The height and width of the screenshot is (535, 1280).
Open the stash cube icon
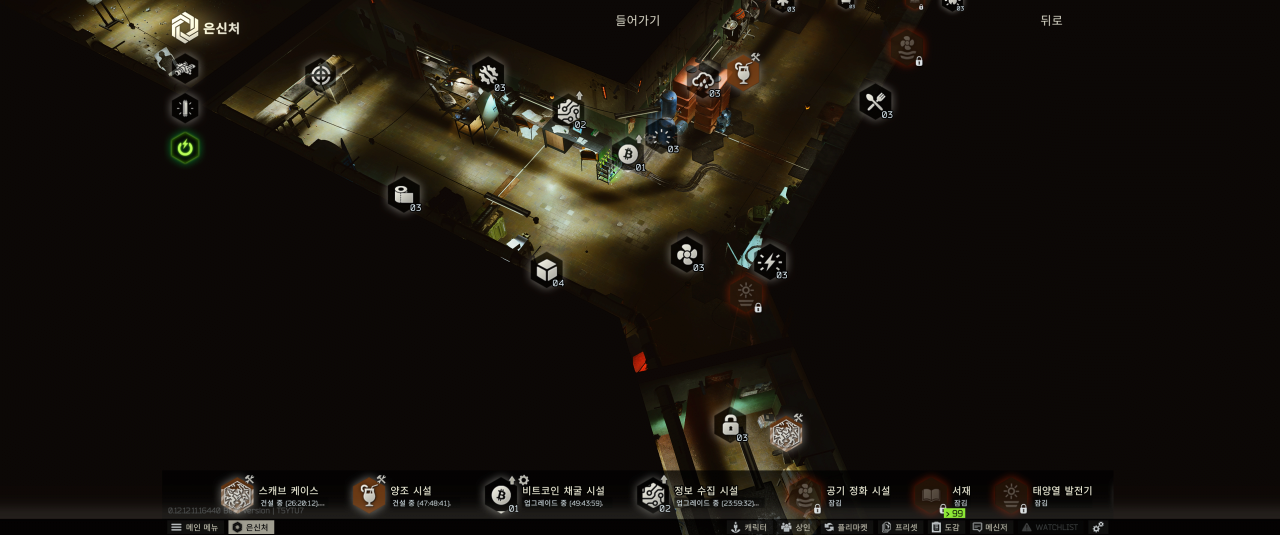coord(546,270)
